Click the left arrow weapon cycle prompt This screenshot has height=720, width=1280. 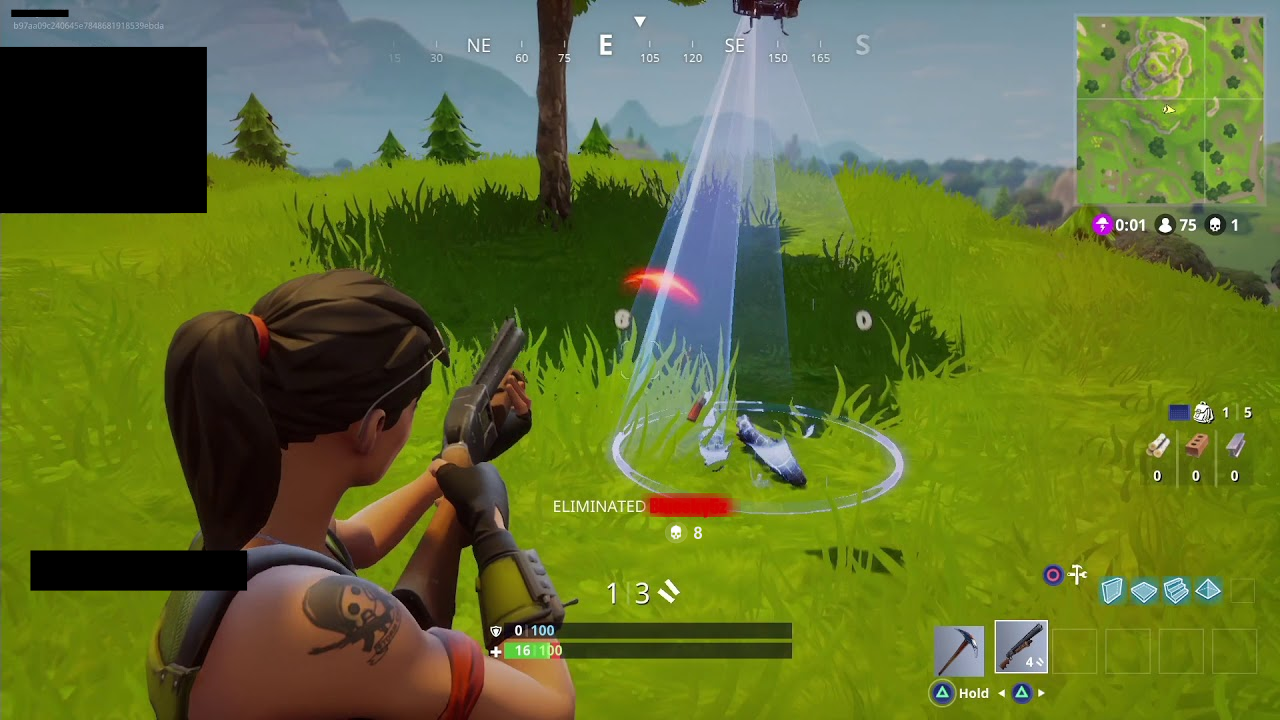click(1002, 693)
